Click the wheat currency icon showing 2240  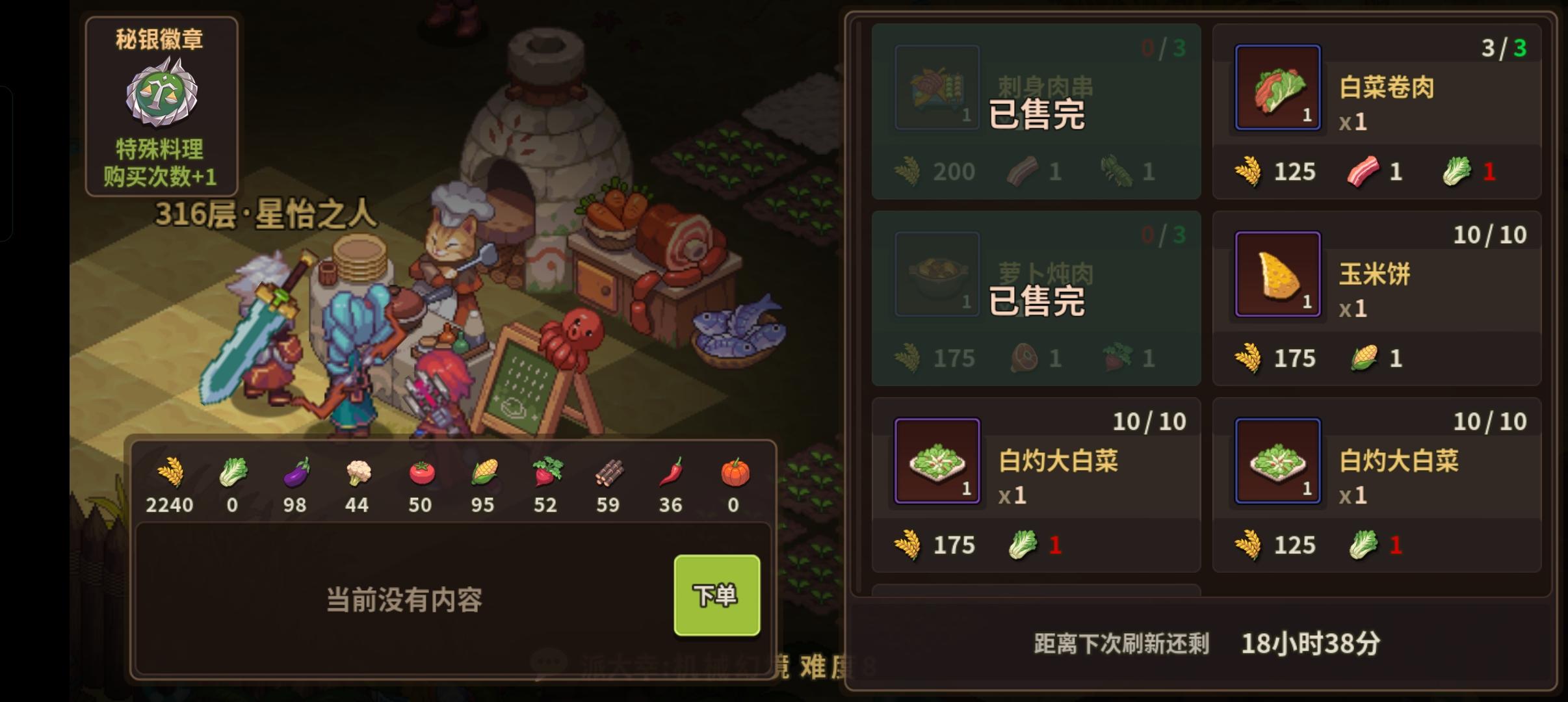tap(170, 474)
